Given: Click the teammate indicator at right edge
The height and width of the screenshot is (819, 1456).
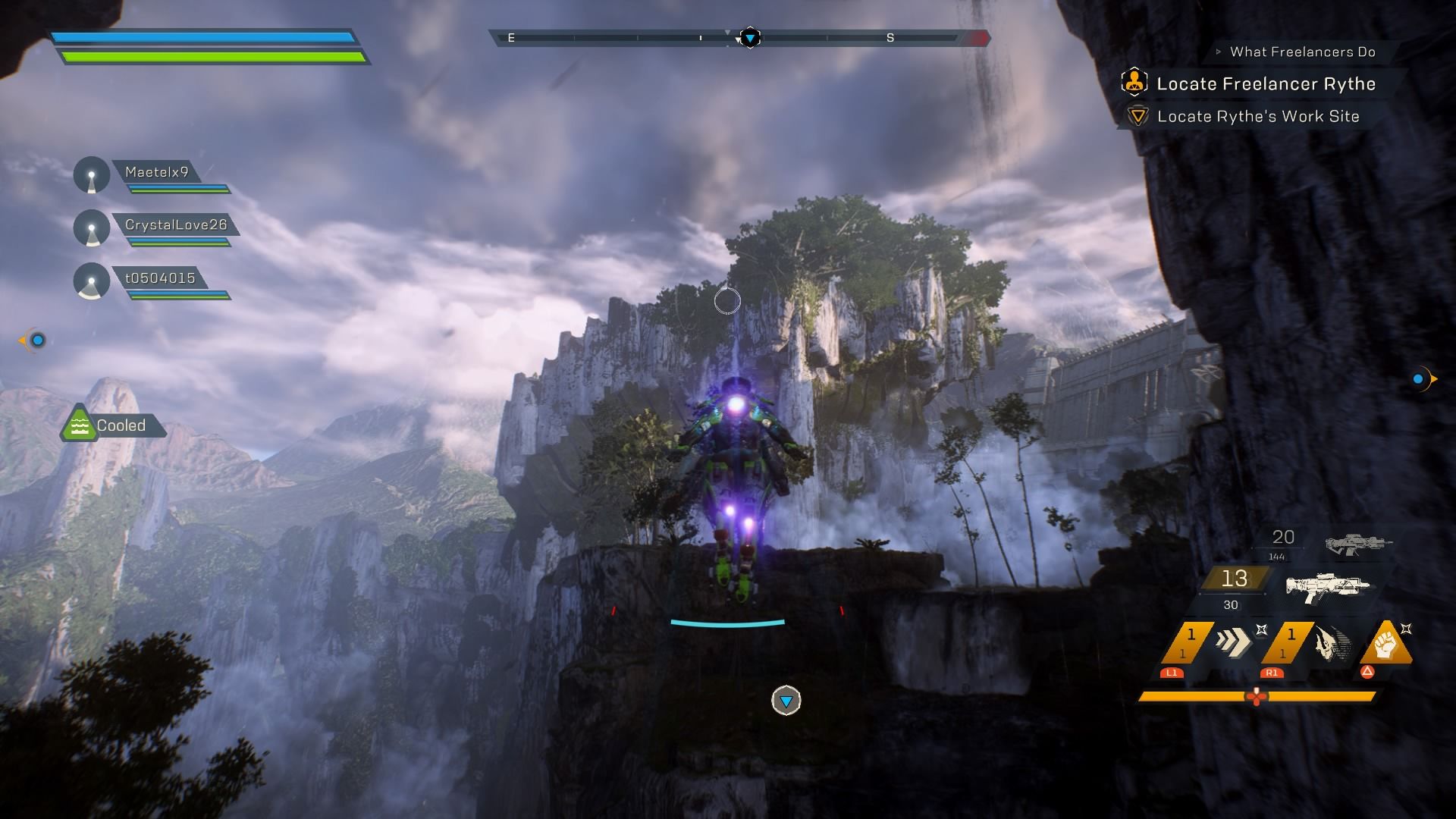Looking at the screenshot, I should coord(1420,379).
